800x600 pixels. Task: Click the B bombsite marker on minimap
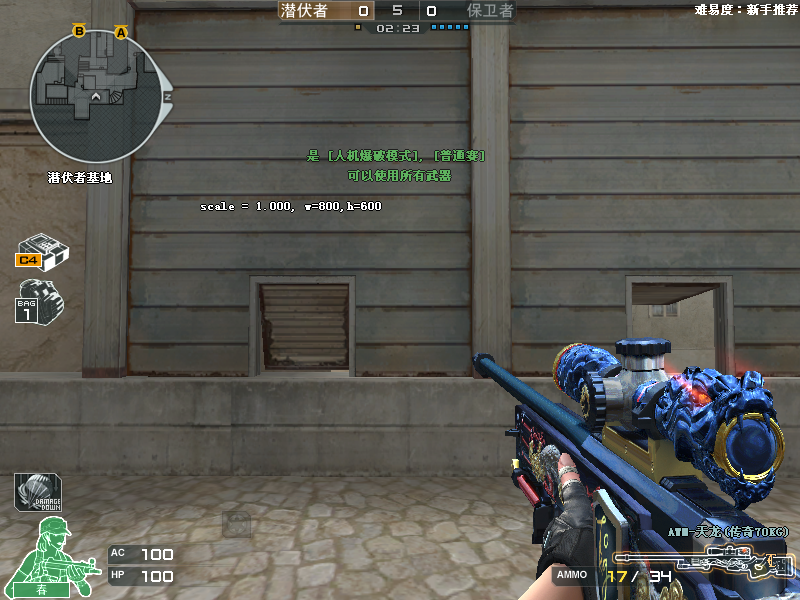[x=79, y=32]
